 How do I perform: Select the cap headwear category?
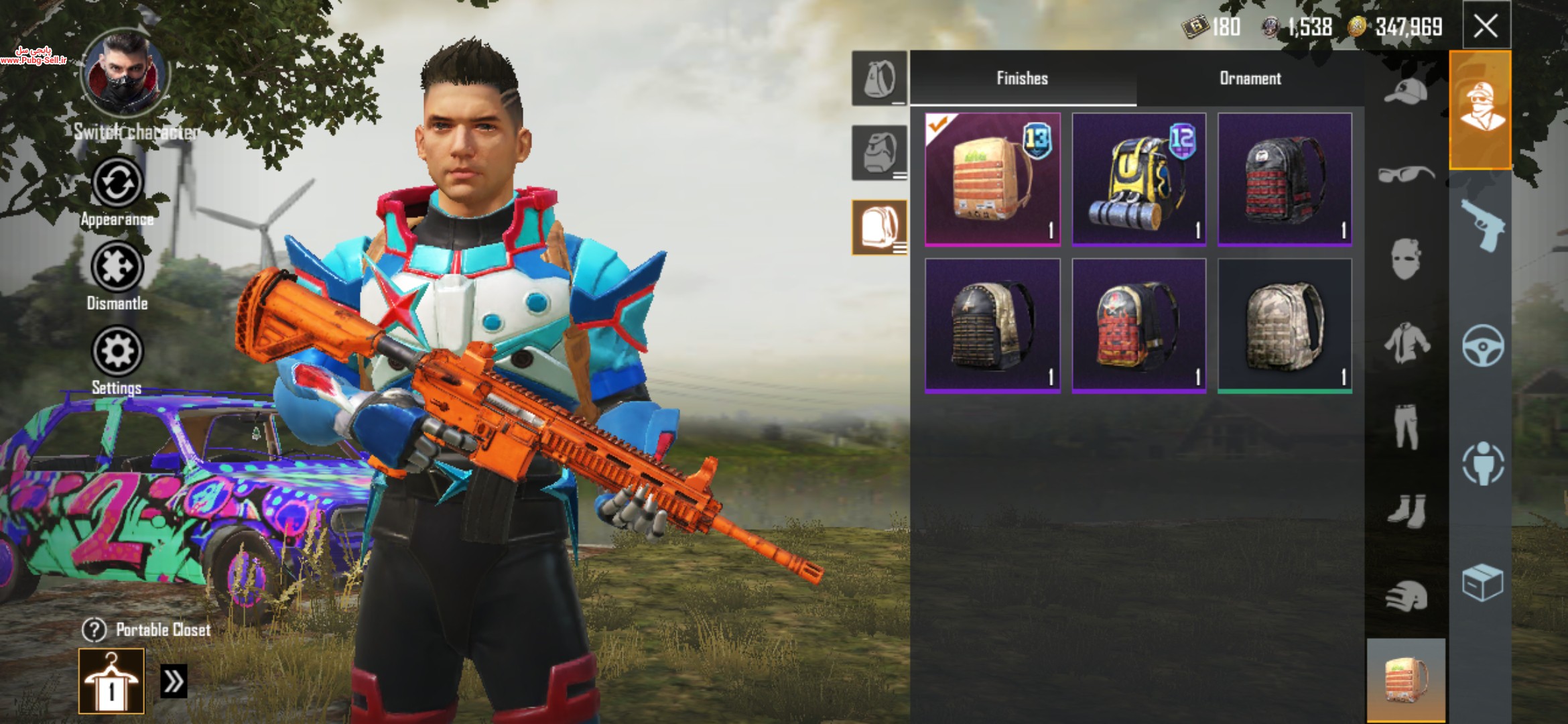click(1405, 92)
